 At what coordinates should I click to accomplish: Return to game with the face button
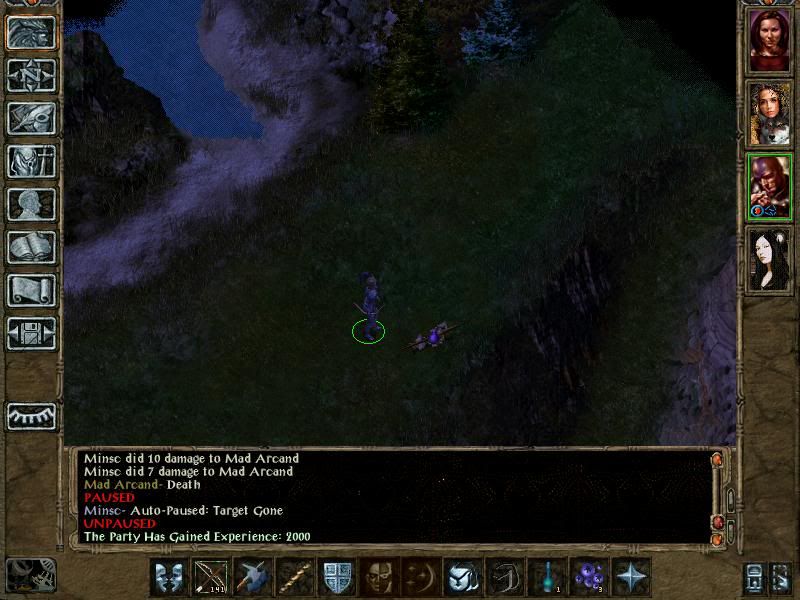pos(31,32)
